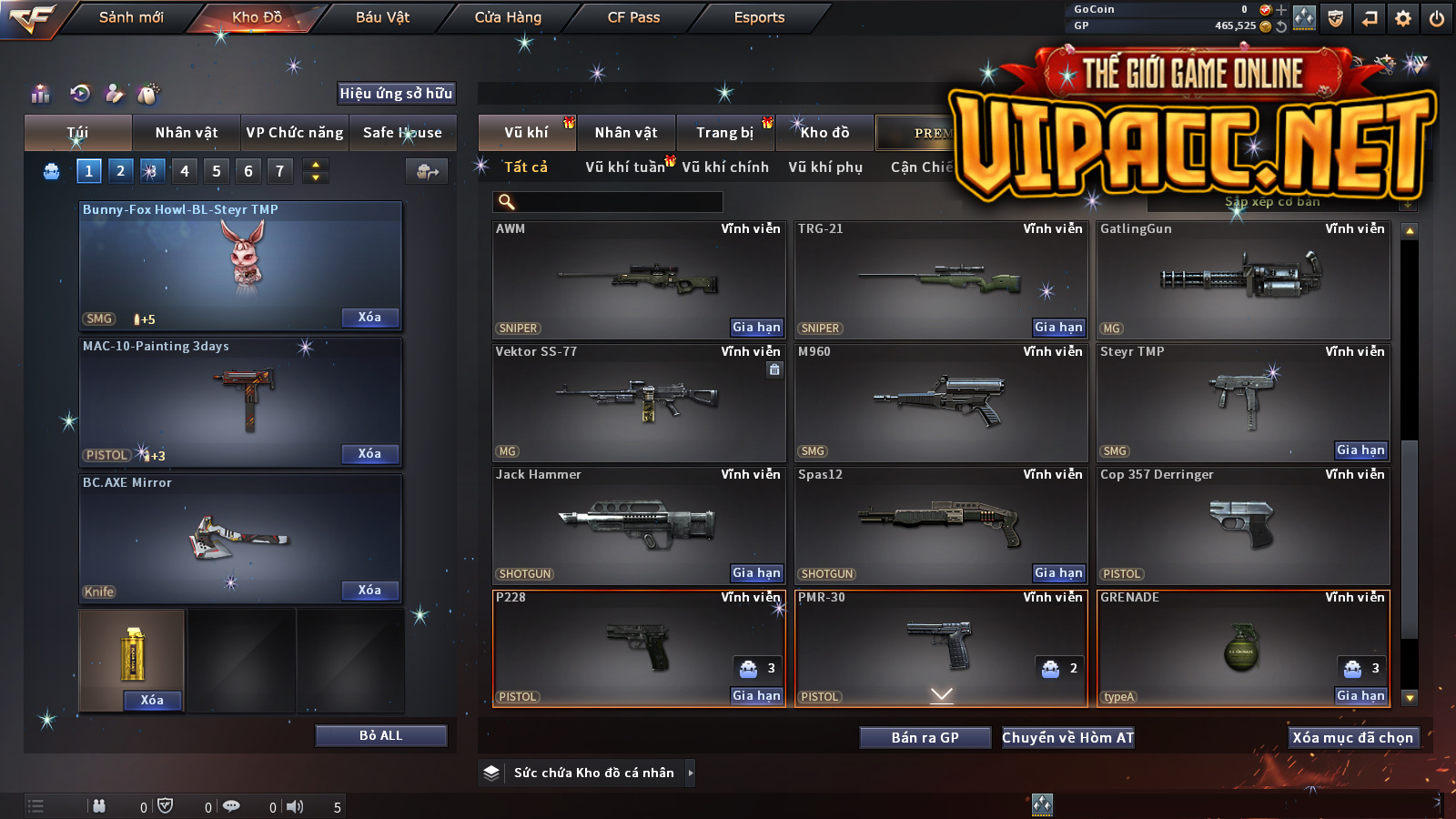Click Chuyển về Hòm AT button
This screenshot has height=819, width=1456.
pyautogui.click(x=1068, y=737)
